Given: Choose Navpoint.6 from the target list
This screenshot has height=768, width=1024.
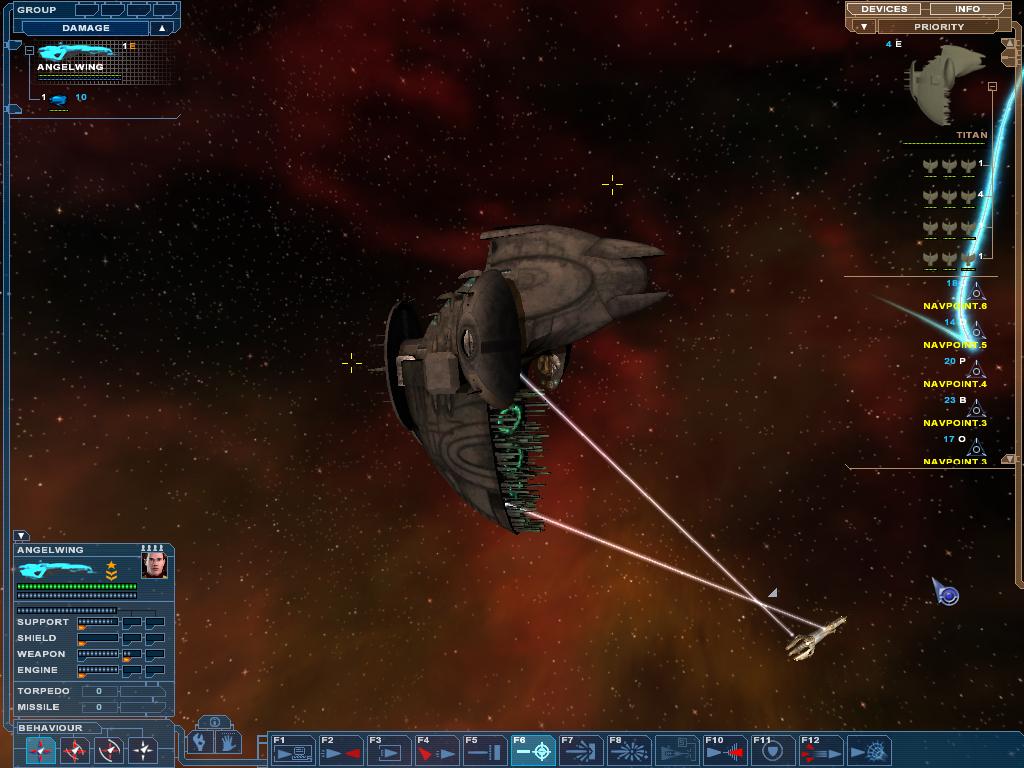Looking at the screenshot, I should (955, 305).
